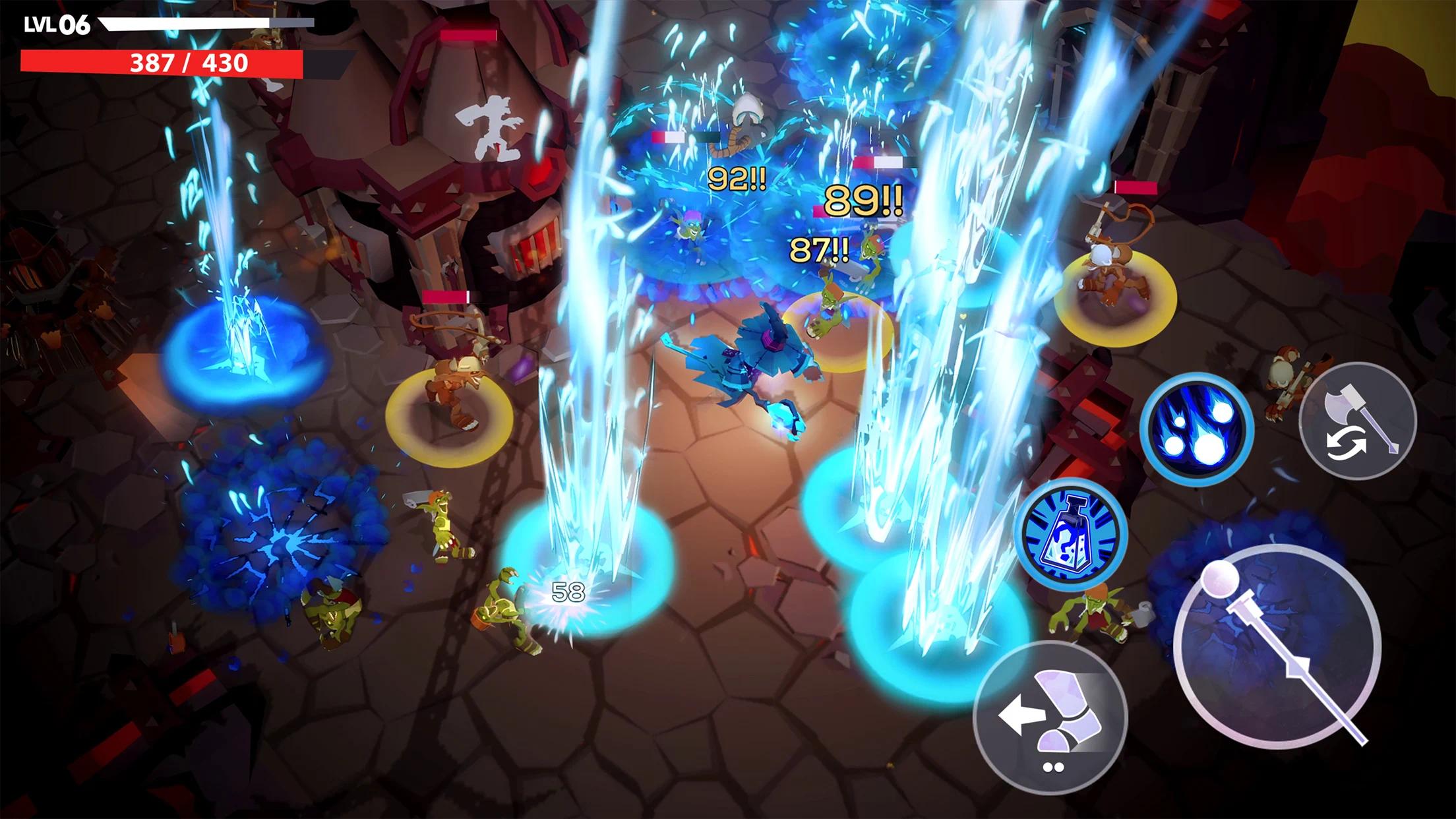Click the 92!! damage number
The image size is (1456, 819).
tap(737, 178)
